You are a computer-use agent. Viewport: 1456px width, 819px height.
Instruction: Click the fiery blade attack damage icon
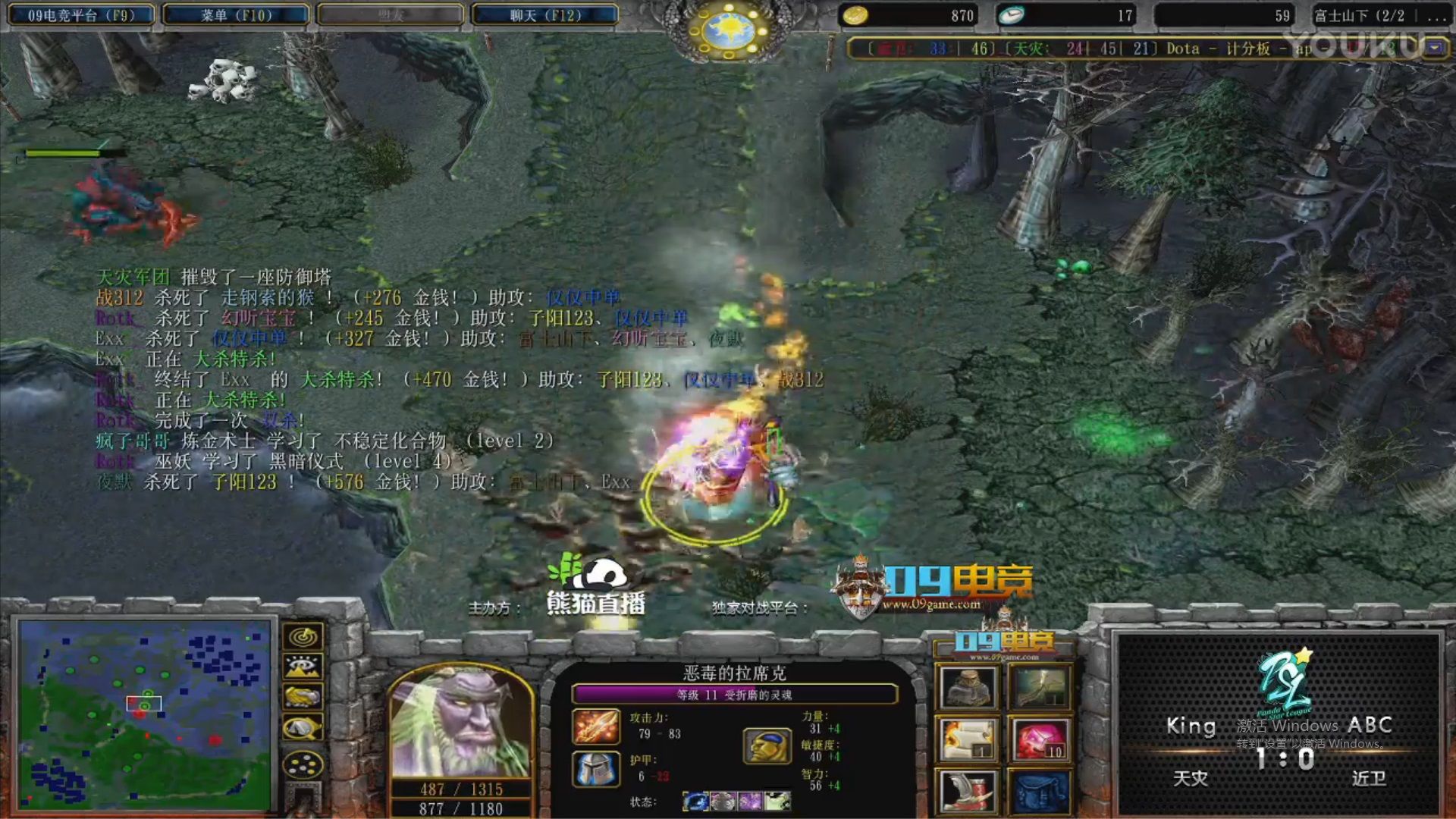click(595, 726)
